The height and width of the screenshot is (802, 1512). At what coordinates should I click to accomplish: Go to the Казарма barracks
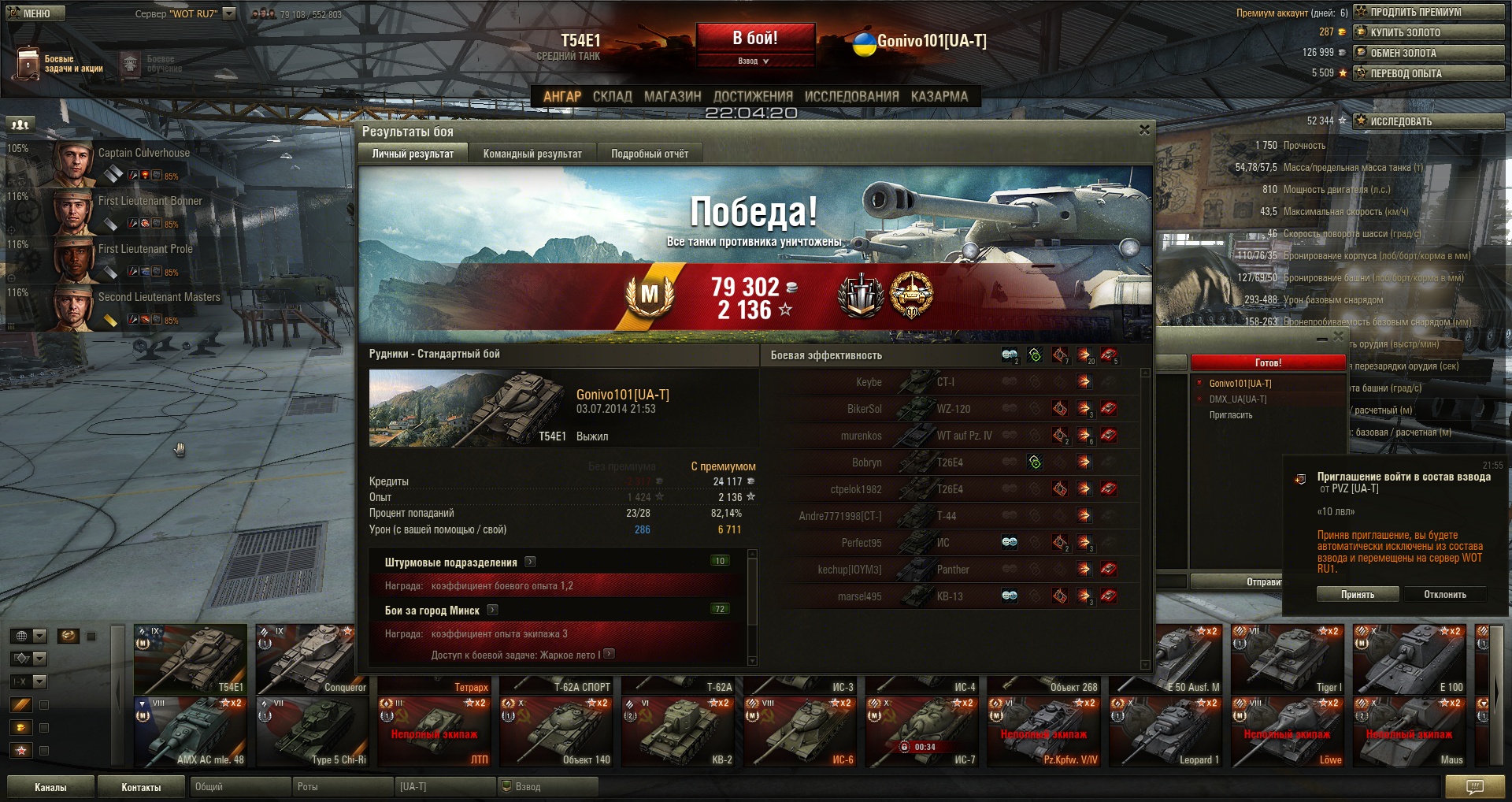[x=939, y=96]
